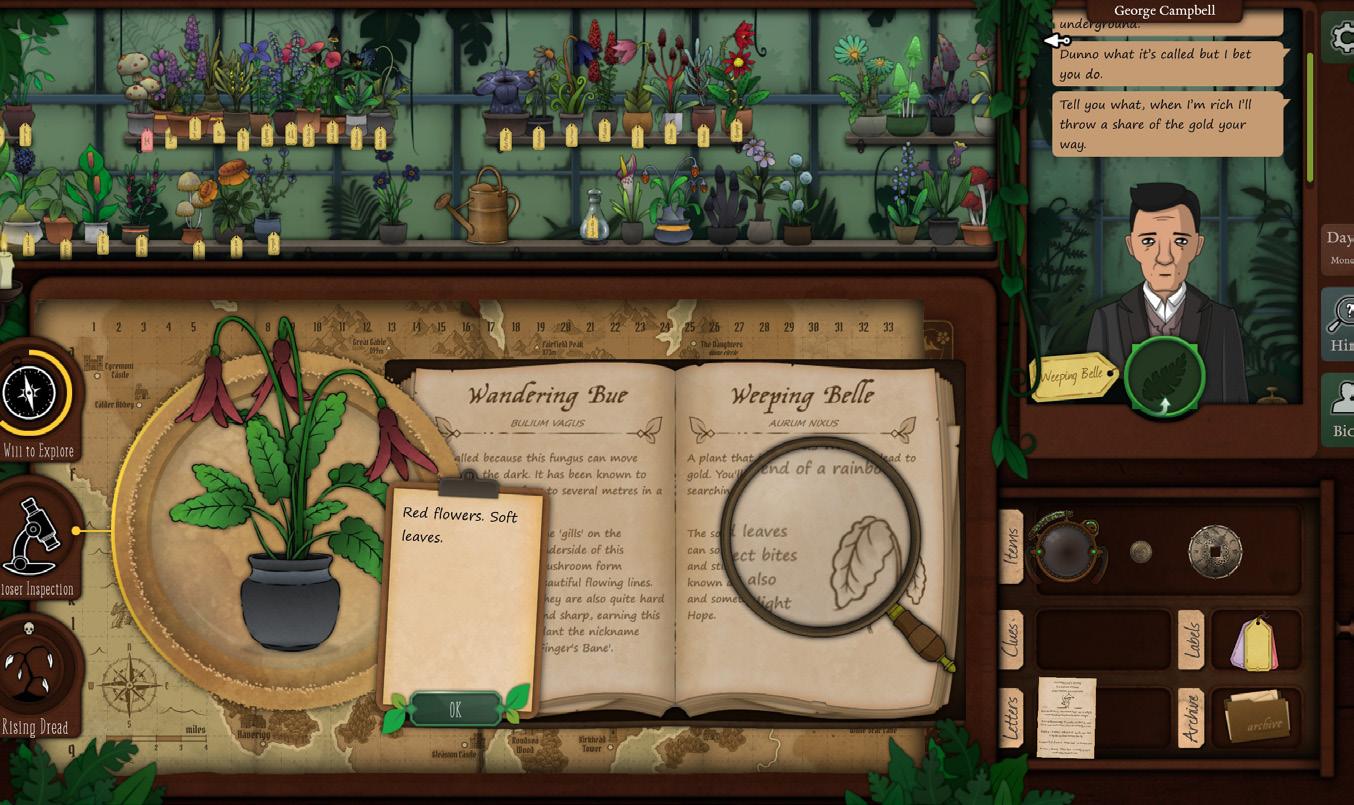
Task: Ask for a Hint
Action: tap(1339, 321)
